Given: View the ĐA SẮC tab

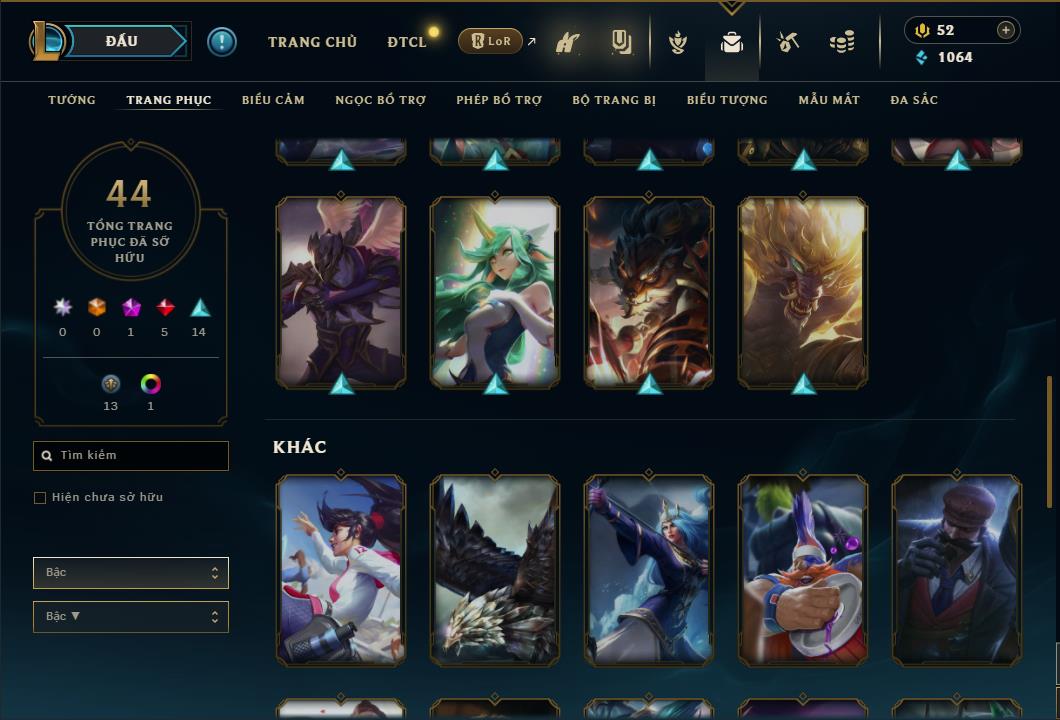Looking at the screenshot, I should pos(914,100).
